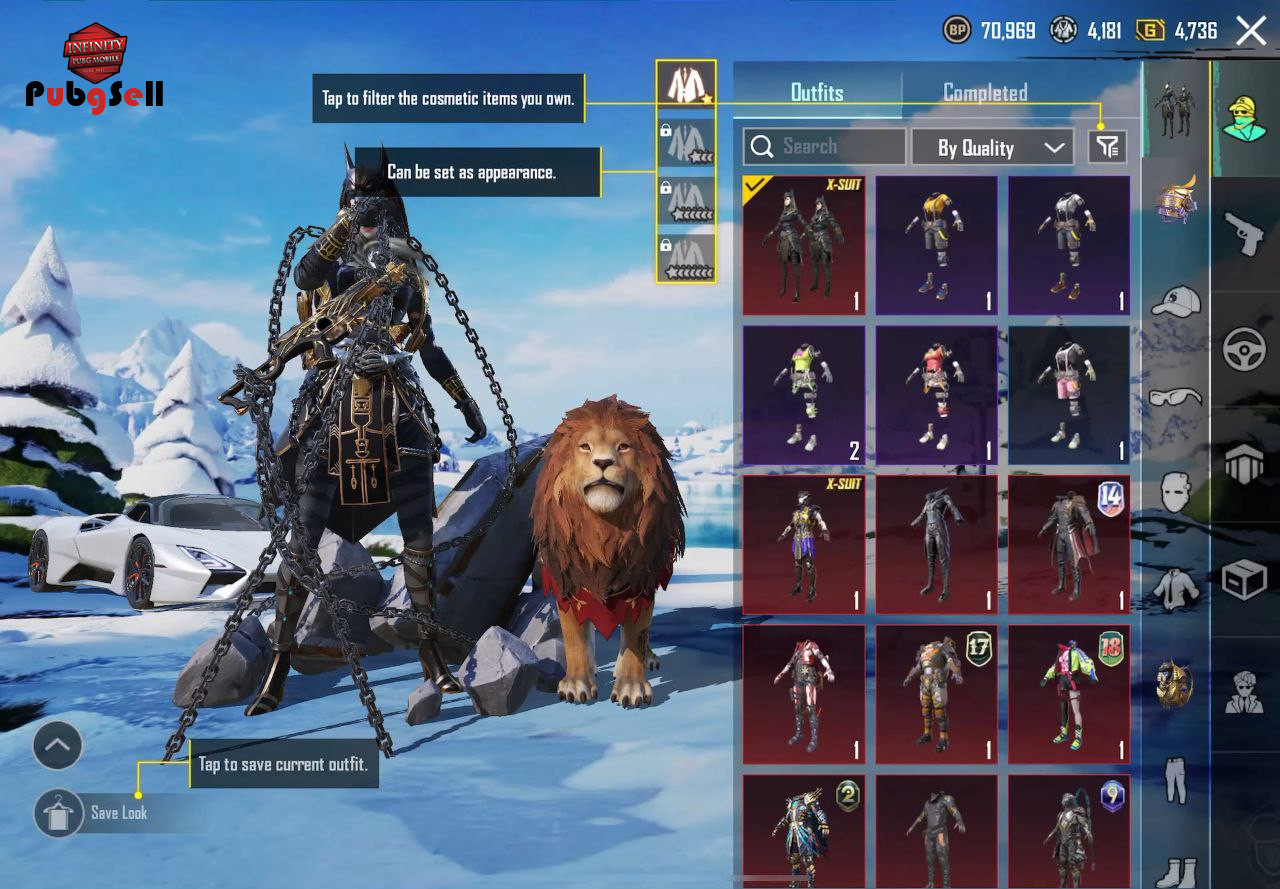
Task: Pick the orange armored outfit badge 17
Action: coord(936,695)
